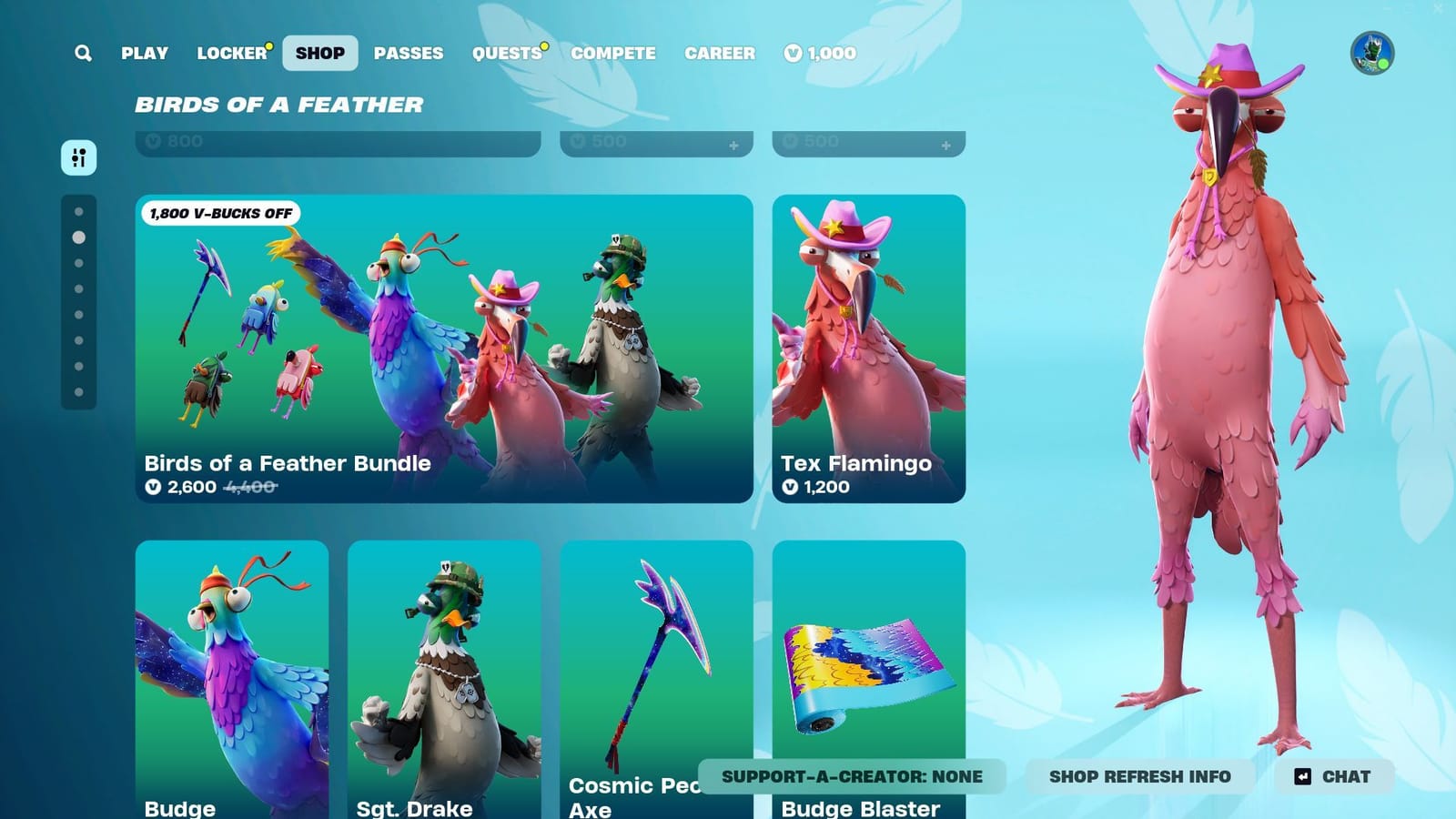Switch to the PASSES tab
This screenshot has width=1456, height=819.
[409, 53]
